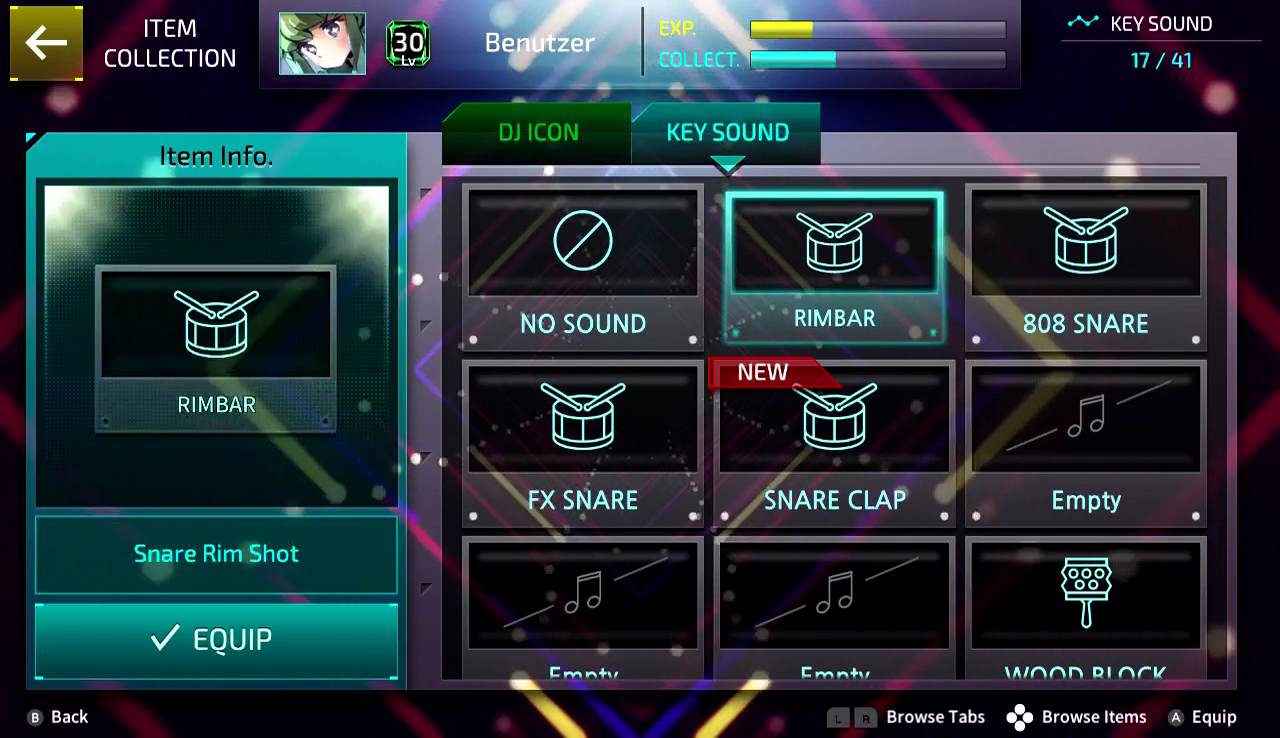The width and height of the screenshot is (1280, 738).
Task: Click the Browse Items d-pad icon
Action: (x=1020, y=717)
